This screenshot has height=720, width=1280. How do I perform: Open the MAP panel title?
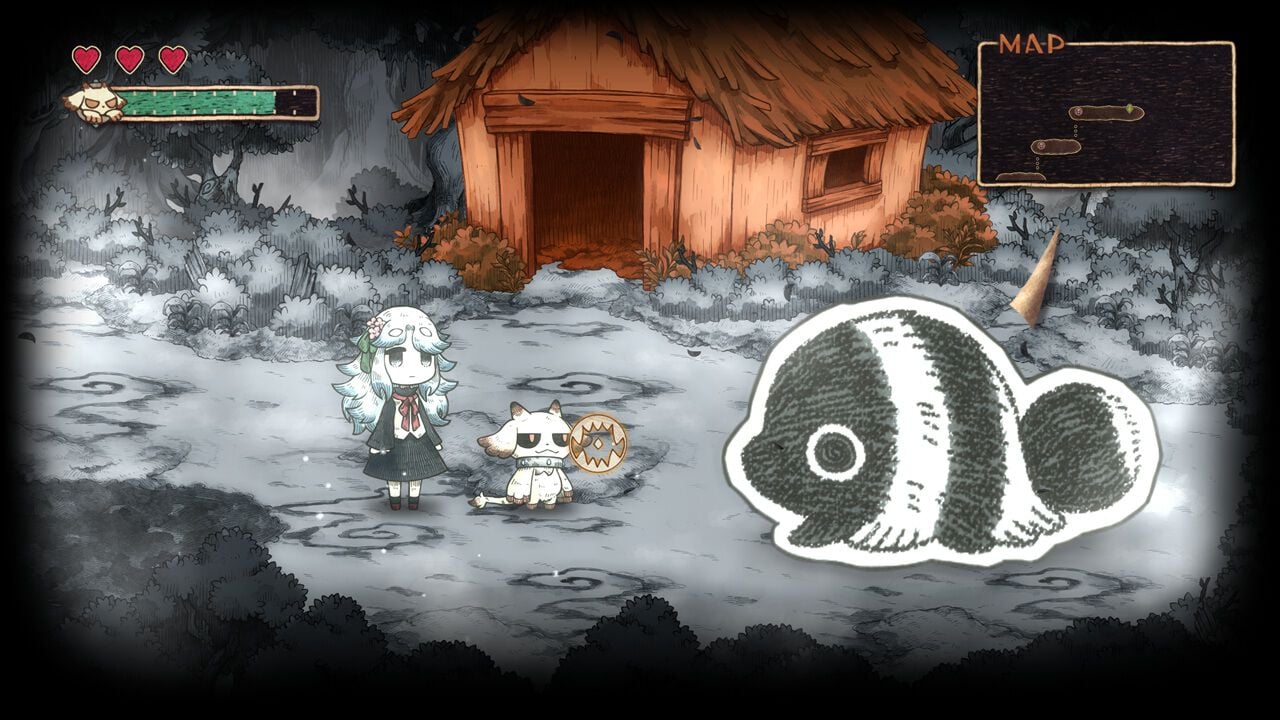click(x=1034, y=42)
